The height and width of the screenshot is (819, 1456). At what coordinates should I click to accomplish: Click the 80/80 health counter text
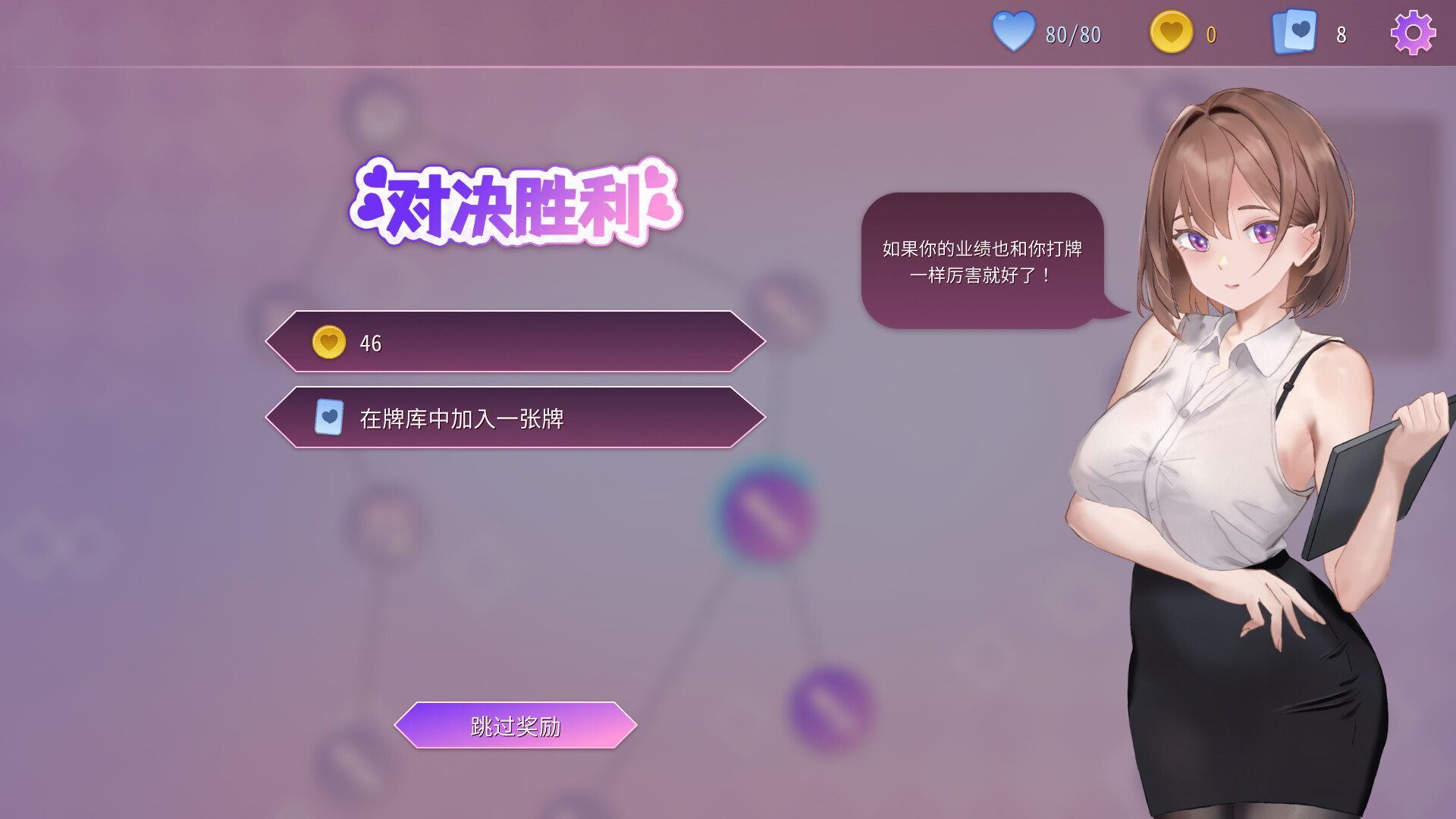point(1071,33)
